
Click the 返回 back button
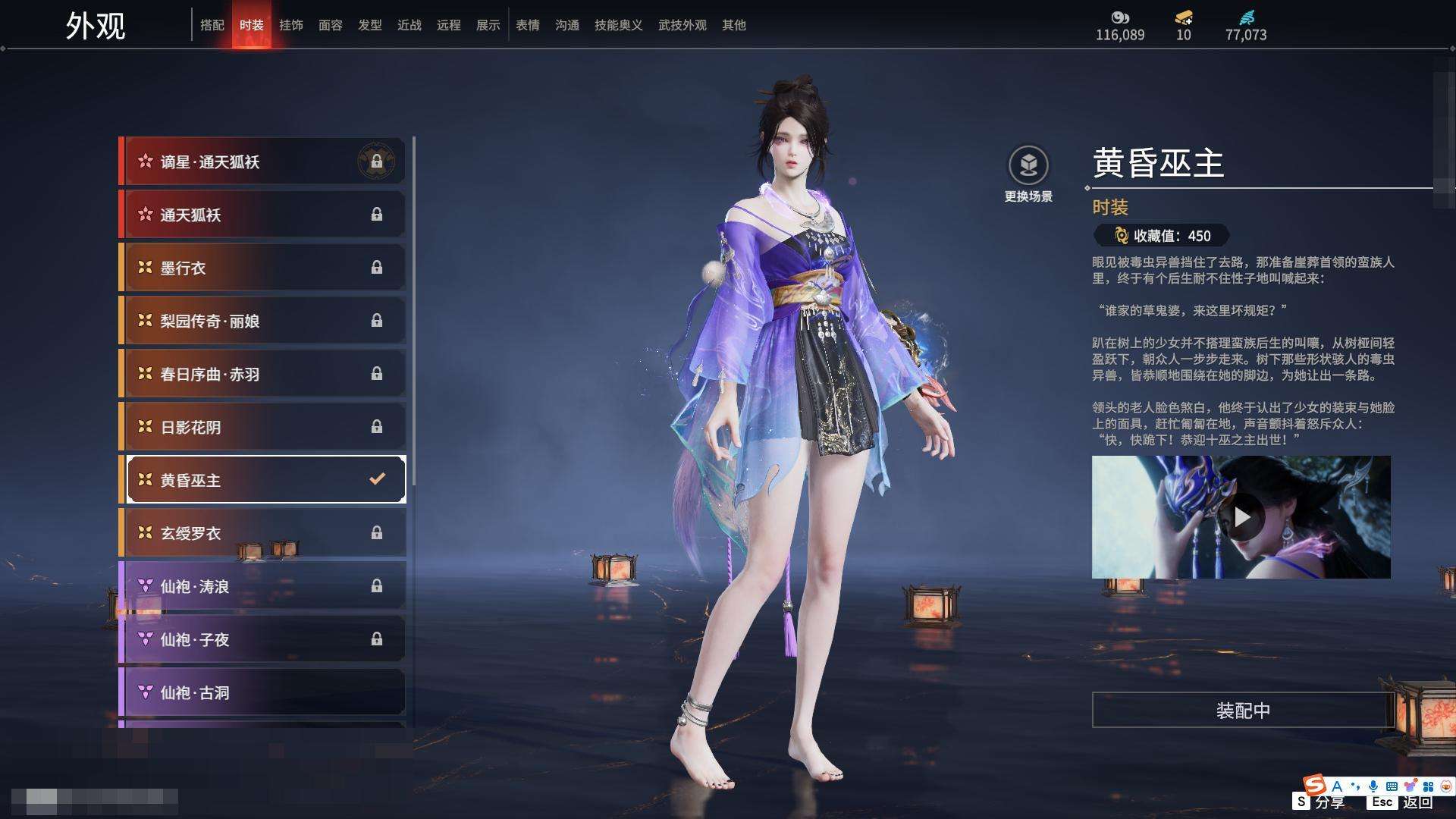[x=1417, y=802]
